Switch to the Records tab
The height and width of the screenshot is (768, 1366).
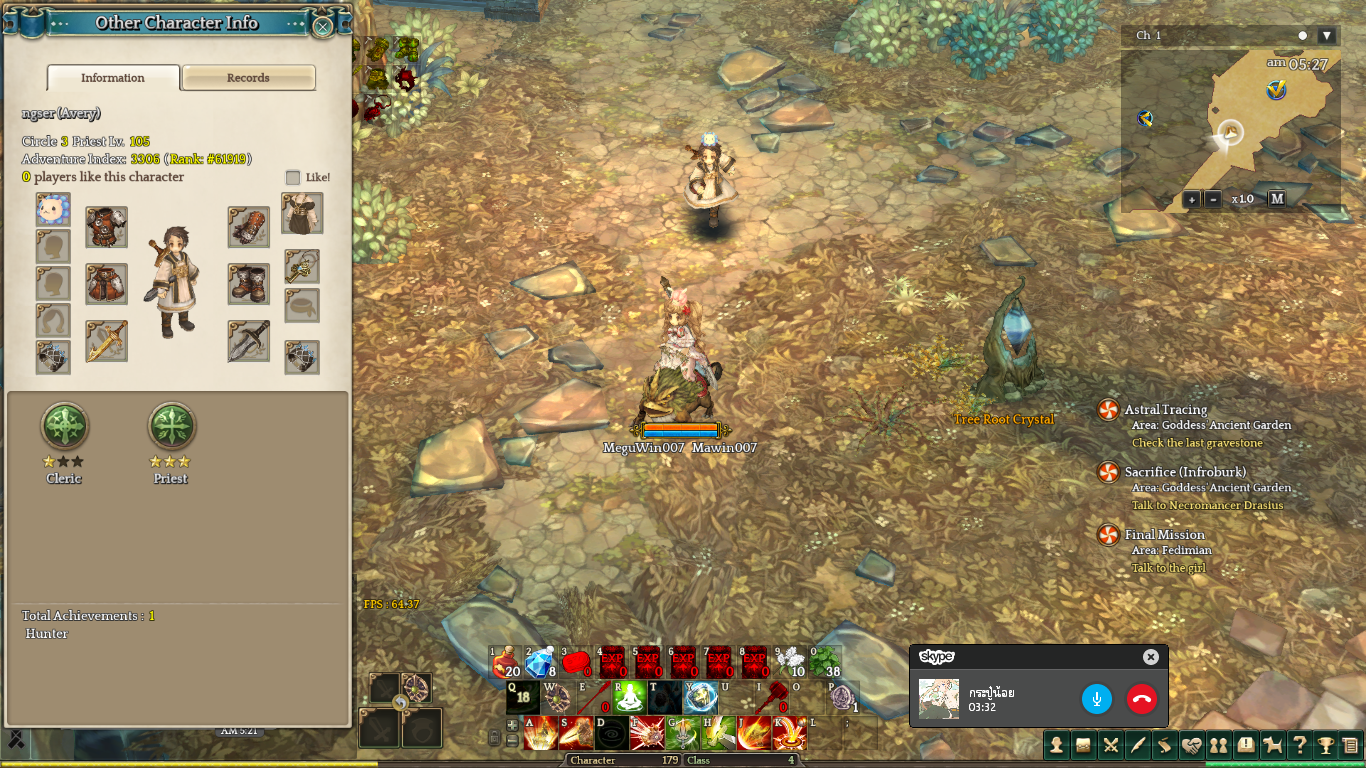(248, 78)
